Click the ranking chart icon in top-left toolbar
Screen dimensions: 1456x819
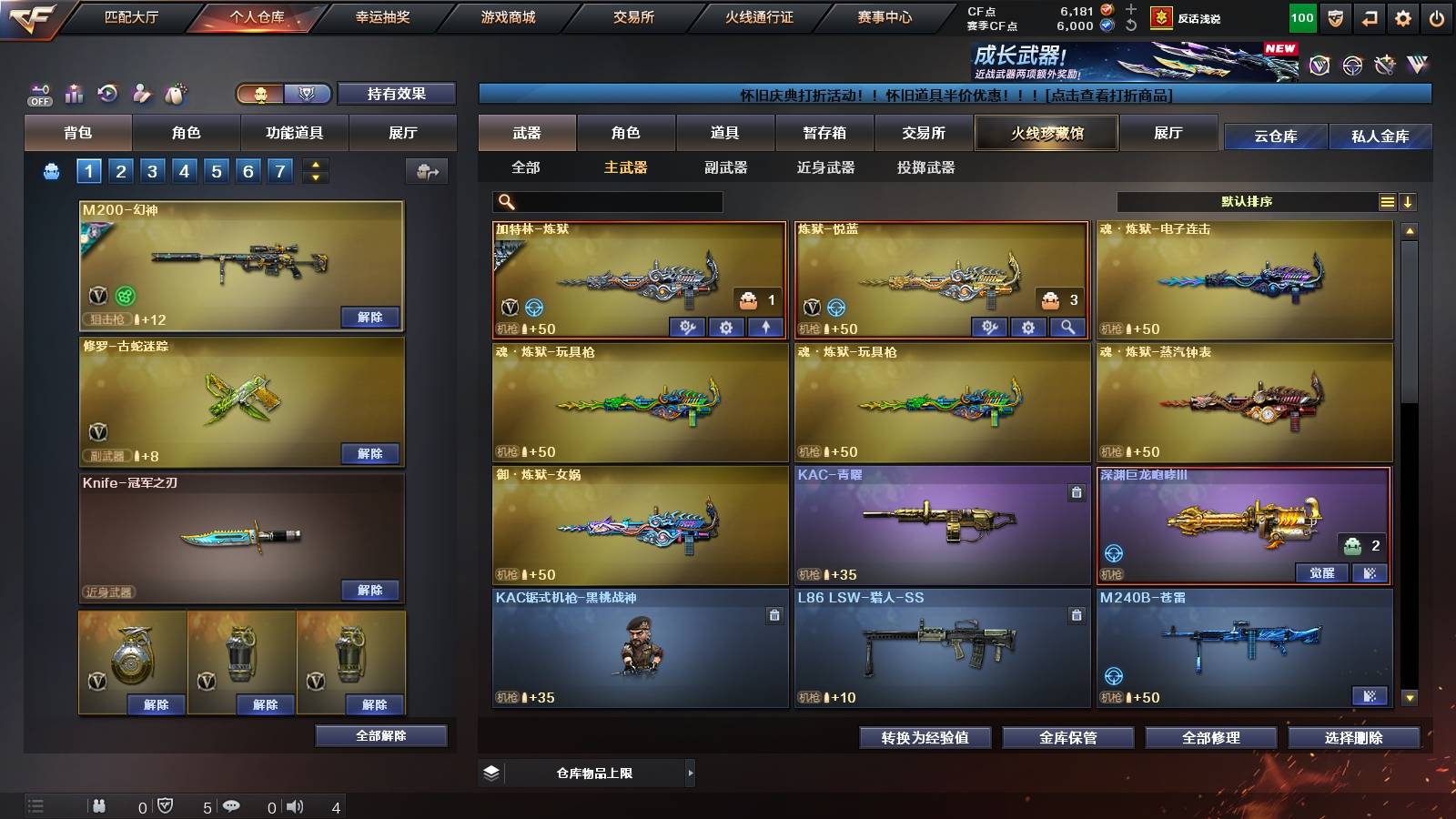(x=75, y=93)
